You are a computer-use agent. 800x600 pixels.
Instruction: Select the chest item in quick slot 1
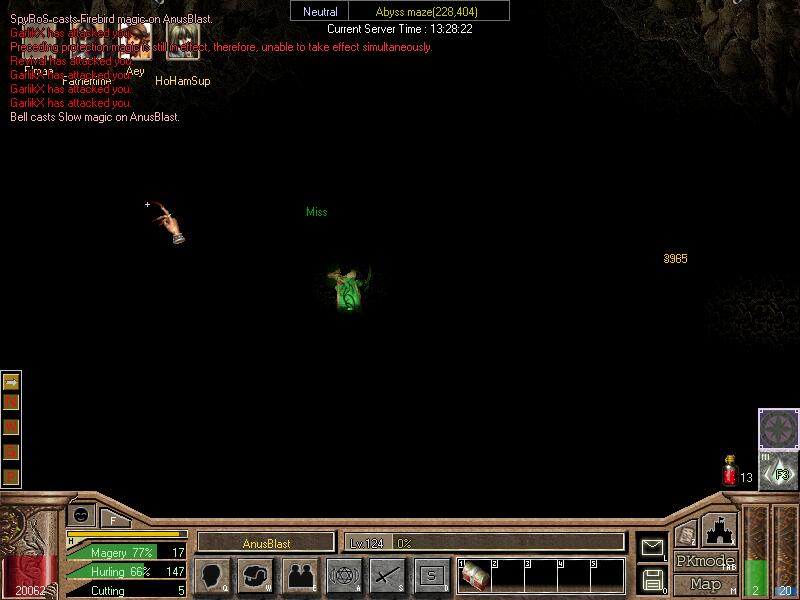pos(474,577)
